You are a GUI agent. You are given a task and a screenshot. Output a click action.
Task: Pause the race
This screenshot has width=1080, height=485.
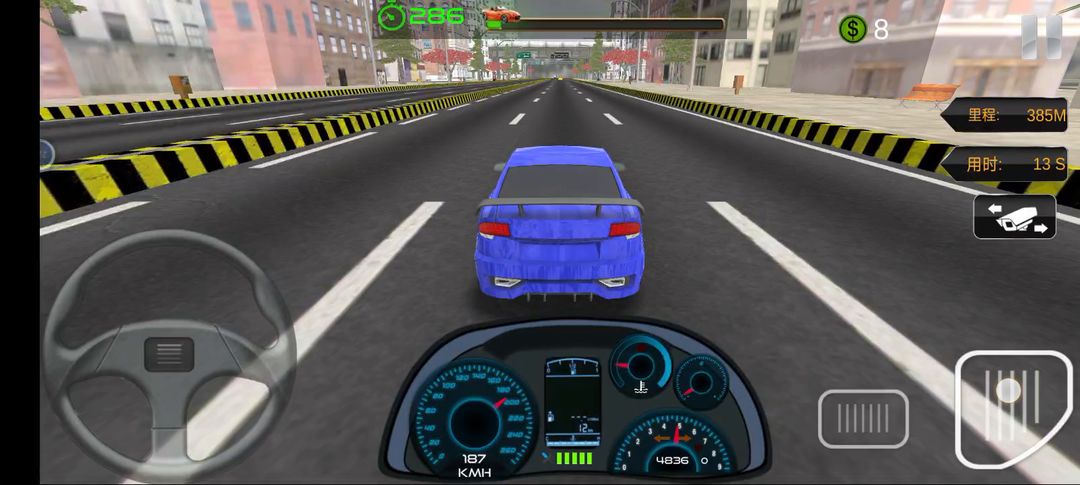[1041, 35]
